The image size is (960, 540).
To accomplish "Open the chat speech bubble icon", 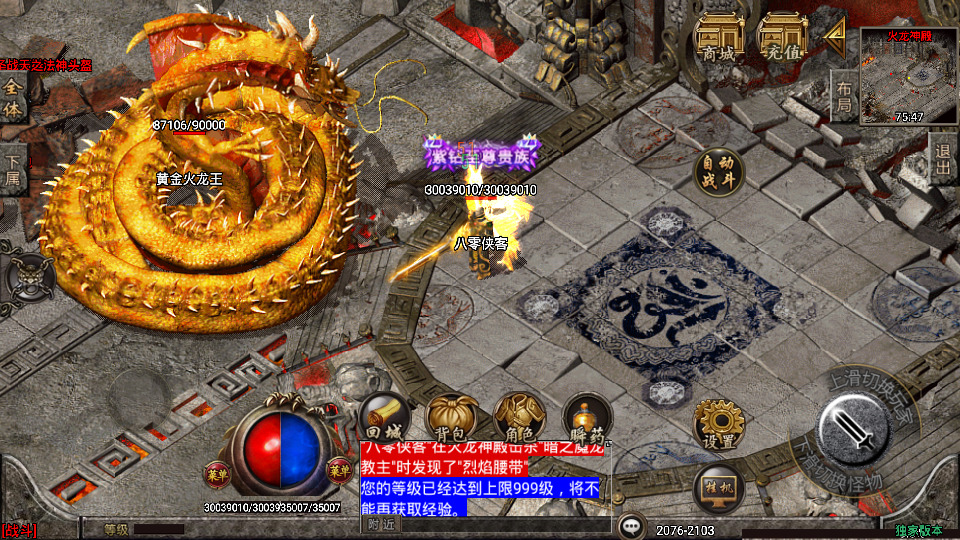I will tap(631, 526).
